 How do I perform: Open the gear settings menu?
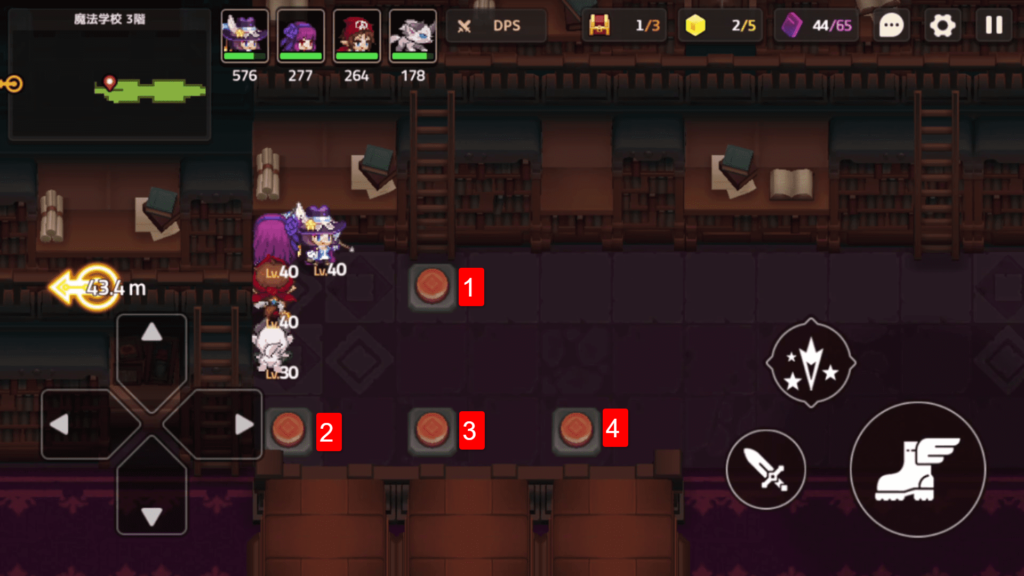click(942, 26)
